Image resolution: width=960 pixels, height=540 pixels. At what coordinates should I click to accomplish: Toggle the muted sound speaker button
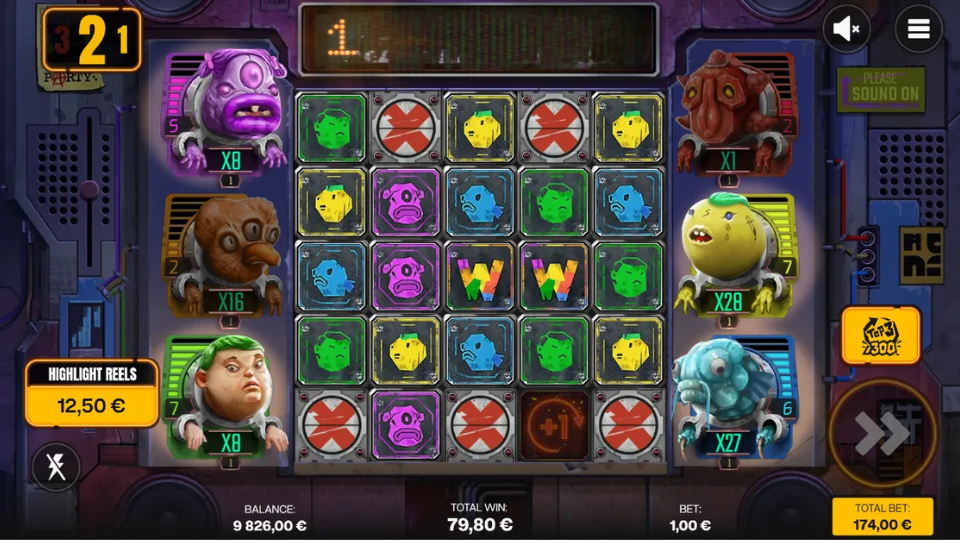(x=846, y=30)
